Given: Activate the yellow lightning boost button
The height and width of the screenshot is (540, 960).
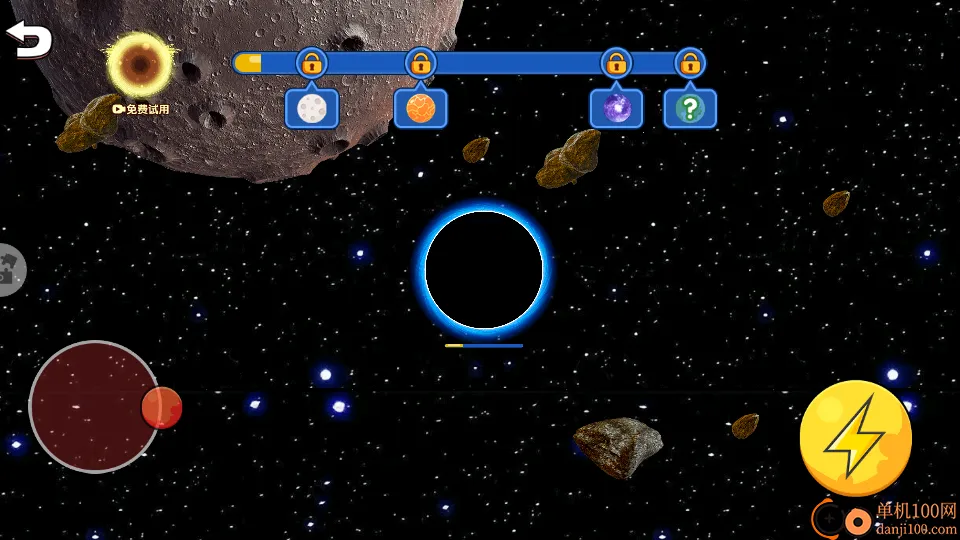Looking at the screenshot, I should click(x=855, y=438).
